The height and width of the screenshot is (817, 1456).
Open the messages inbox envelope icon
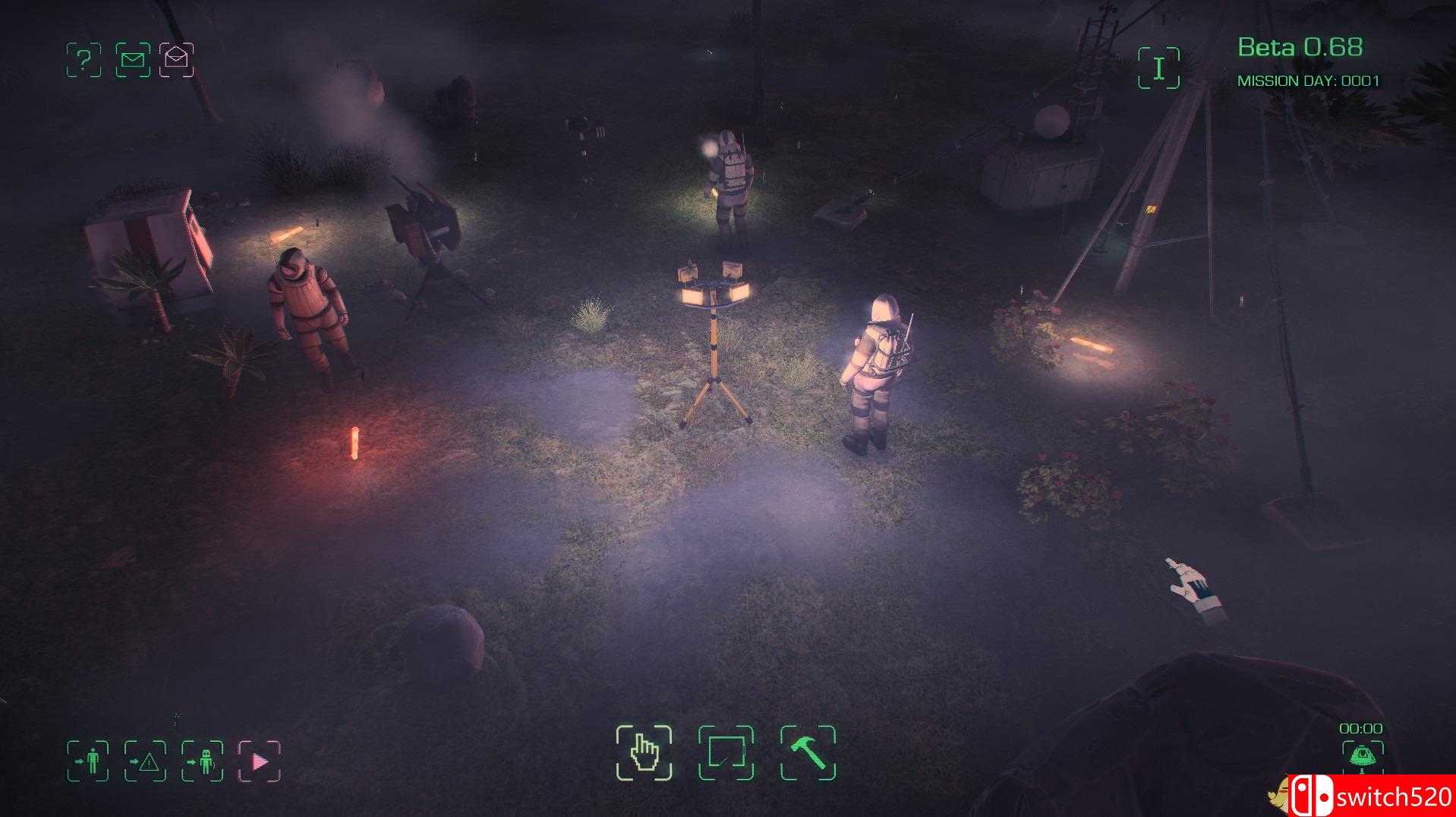tap(134, 61)
